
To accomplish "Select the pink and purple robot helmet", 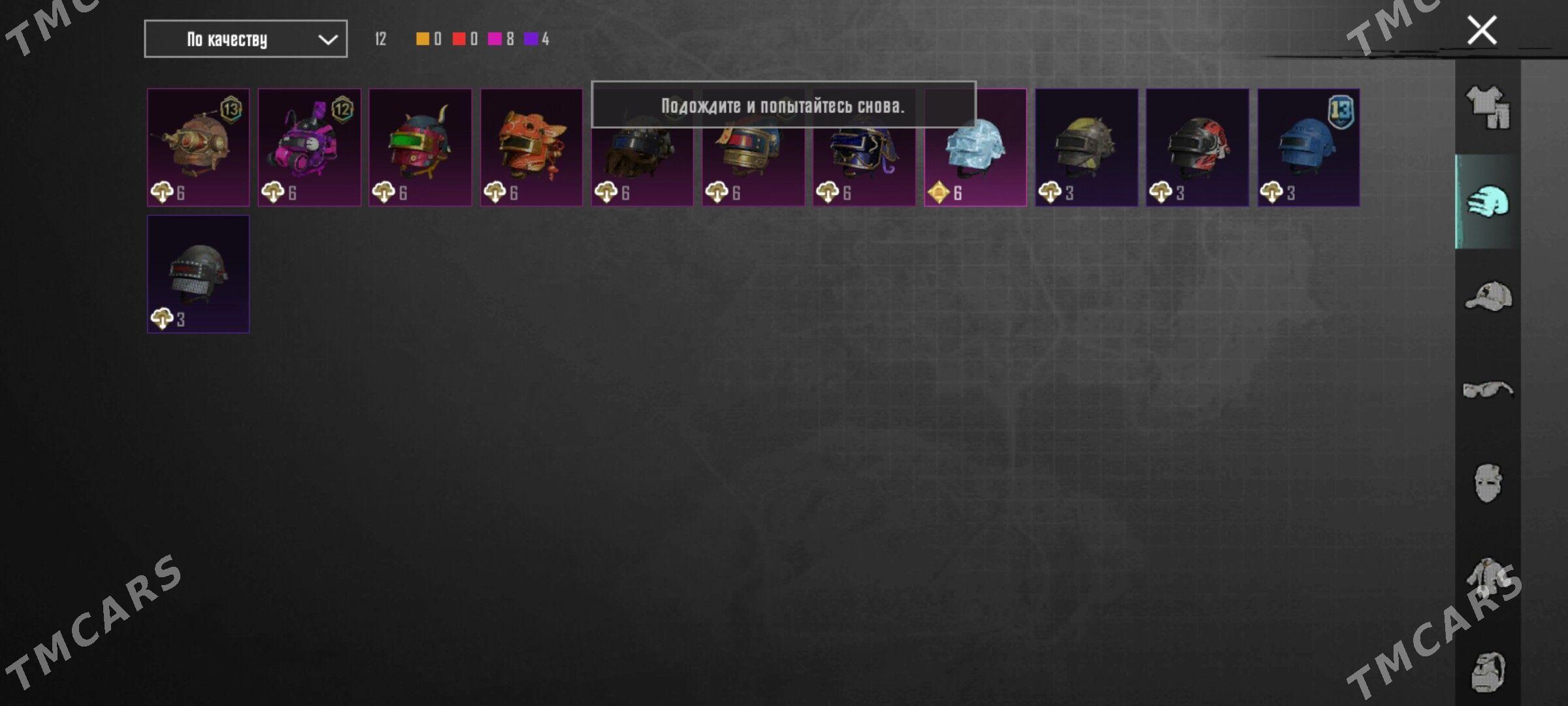I will coord(309,148).
